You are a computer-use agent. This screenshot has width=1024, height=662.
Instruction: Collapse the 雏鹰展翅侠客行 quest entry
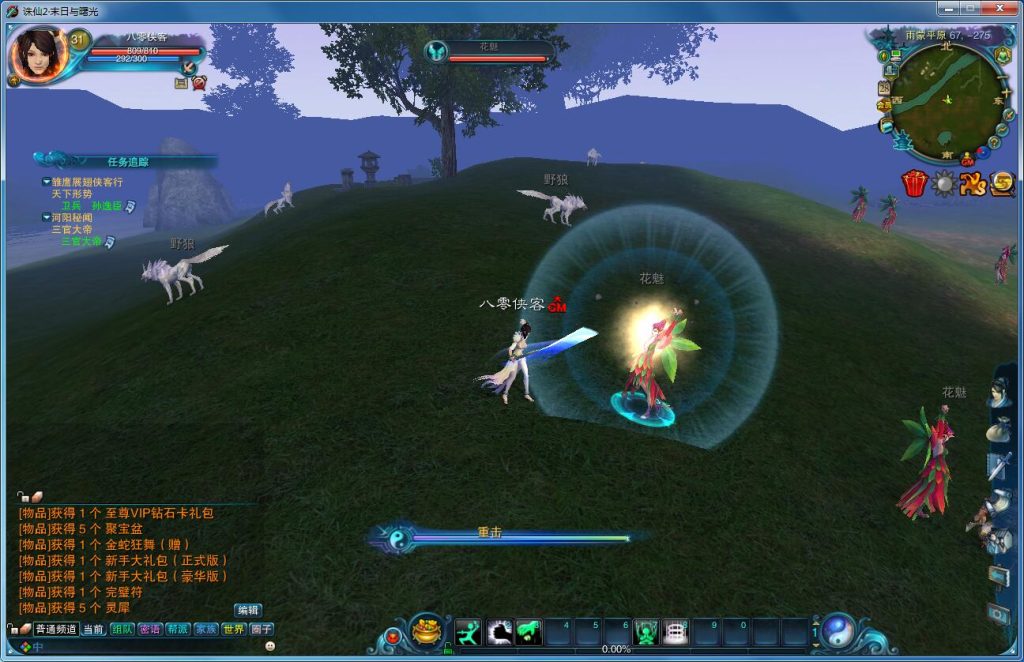(x=46, y=182)
